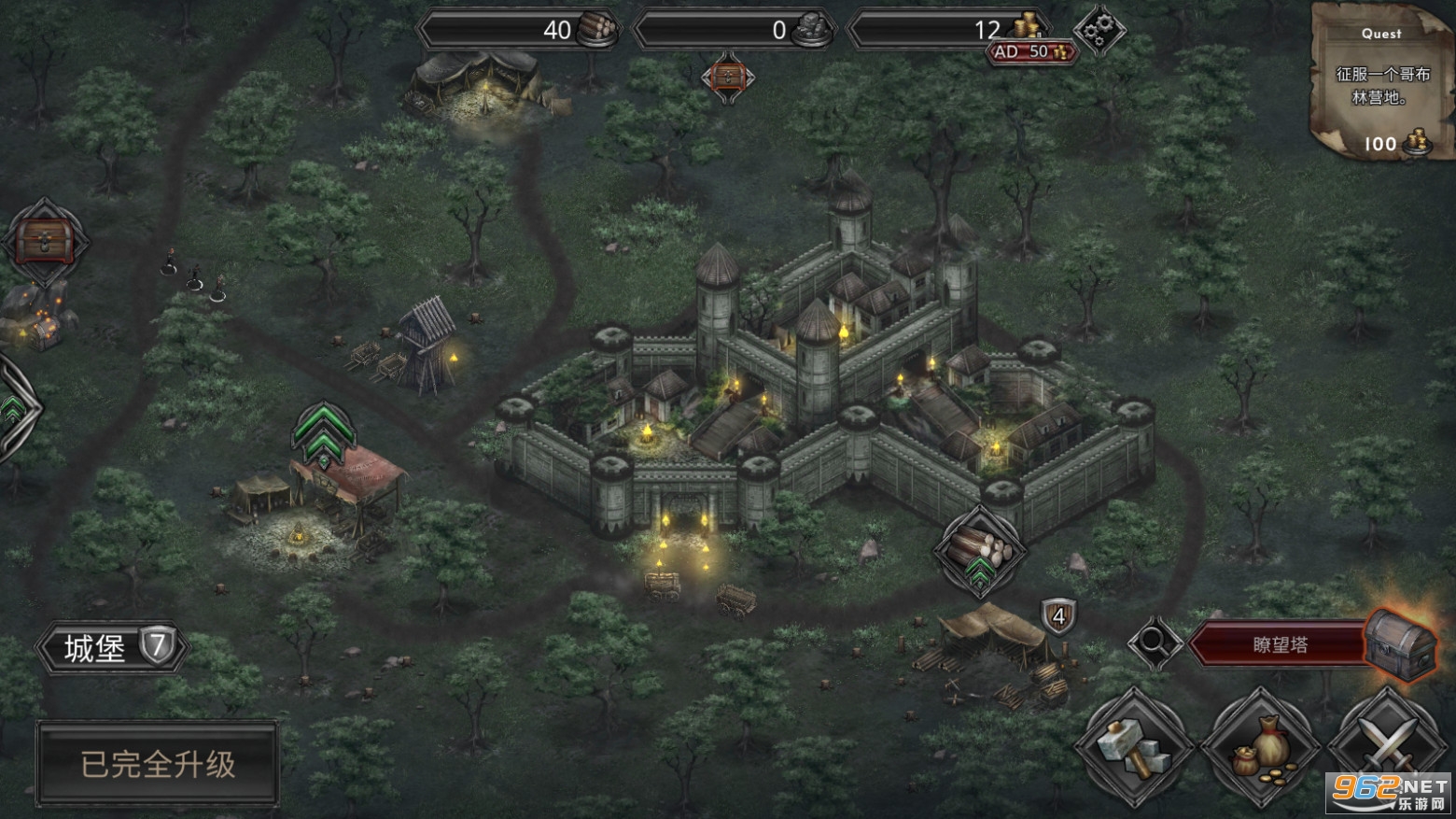The width and height of the screenshot is (1456, 819).
Task: Click the magnifying glass search icon
Action: pos(1154,642)
